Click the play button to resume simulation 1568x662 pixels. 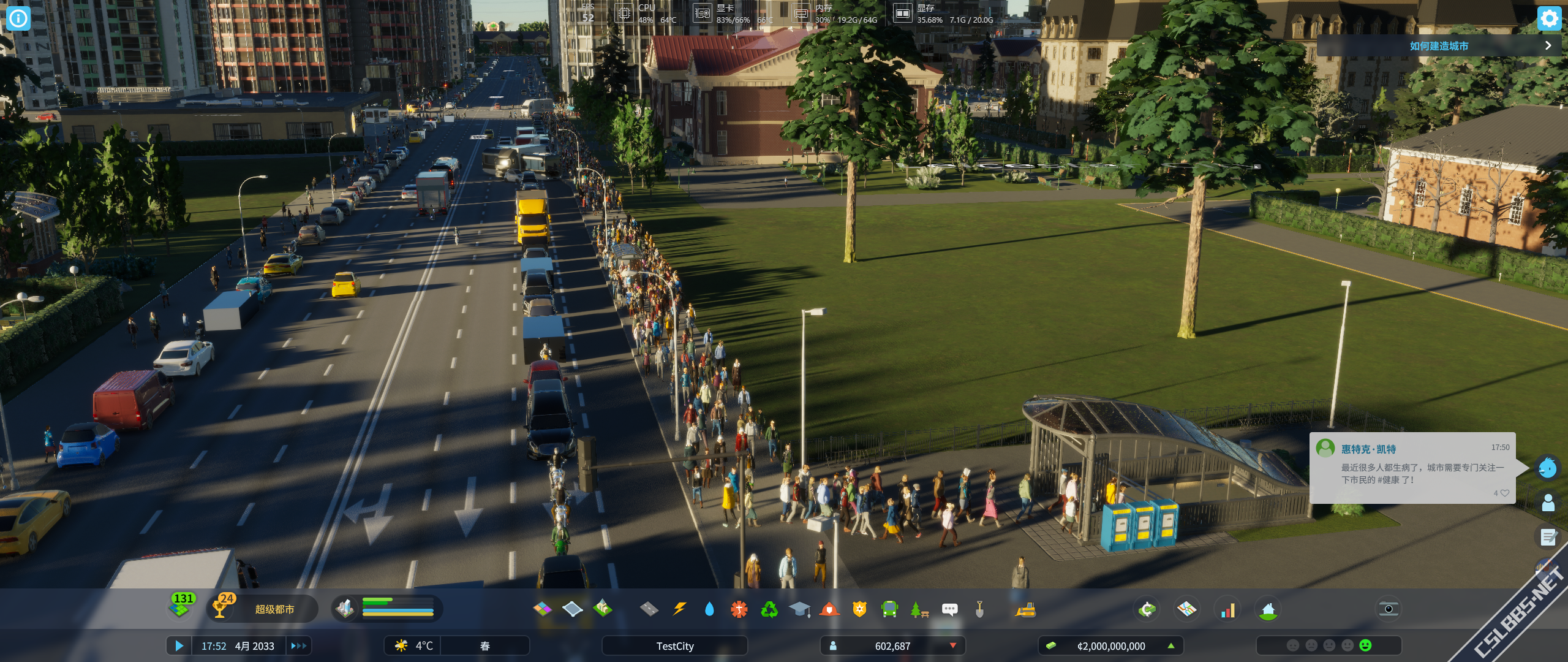[179, 645]
